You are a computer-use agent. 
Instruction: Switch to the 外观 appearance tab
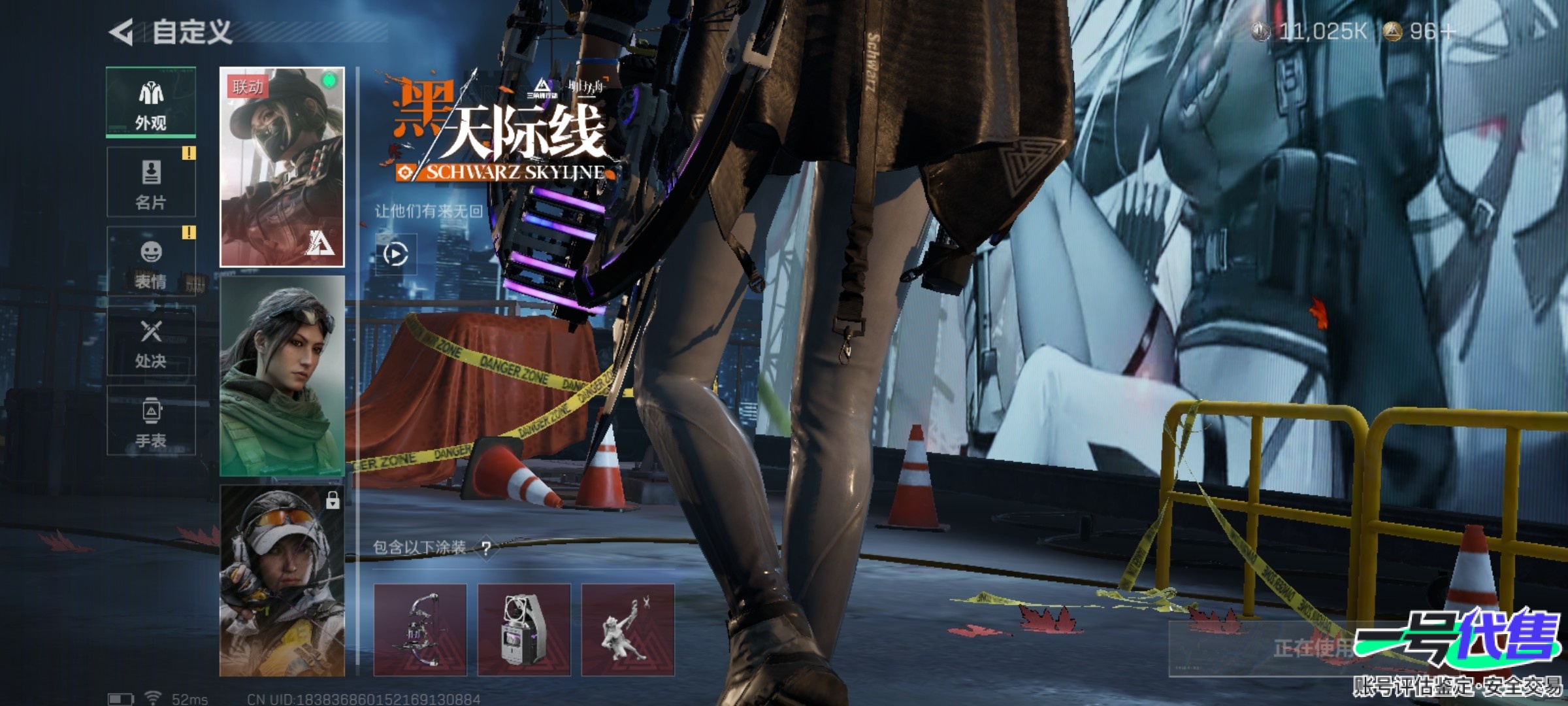pos(151,103)
